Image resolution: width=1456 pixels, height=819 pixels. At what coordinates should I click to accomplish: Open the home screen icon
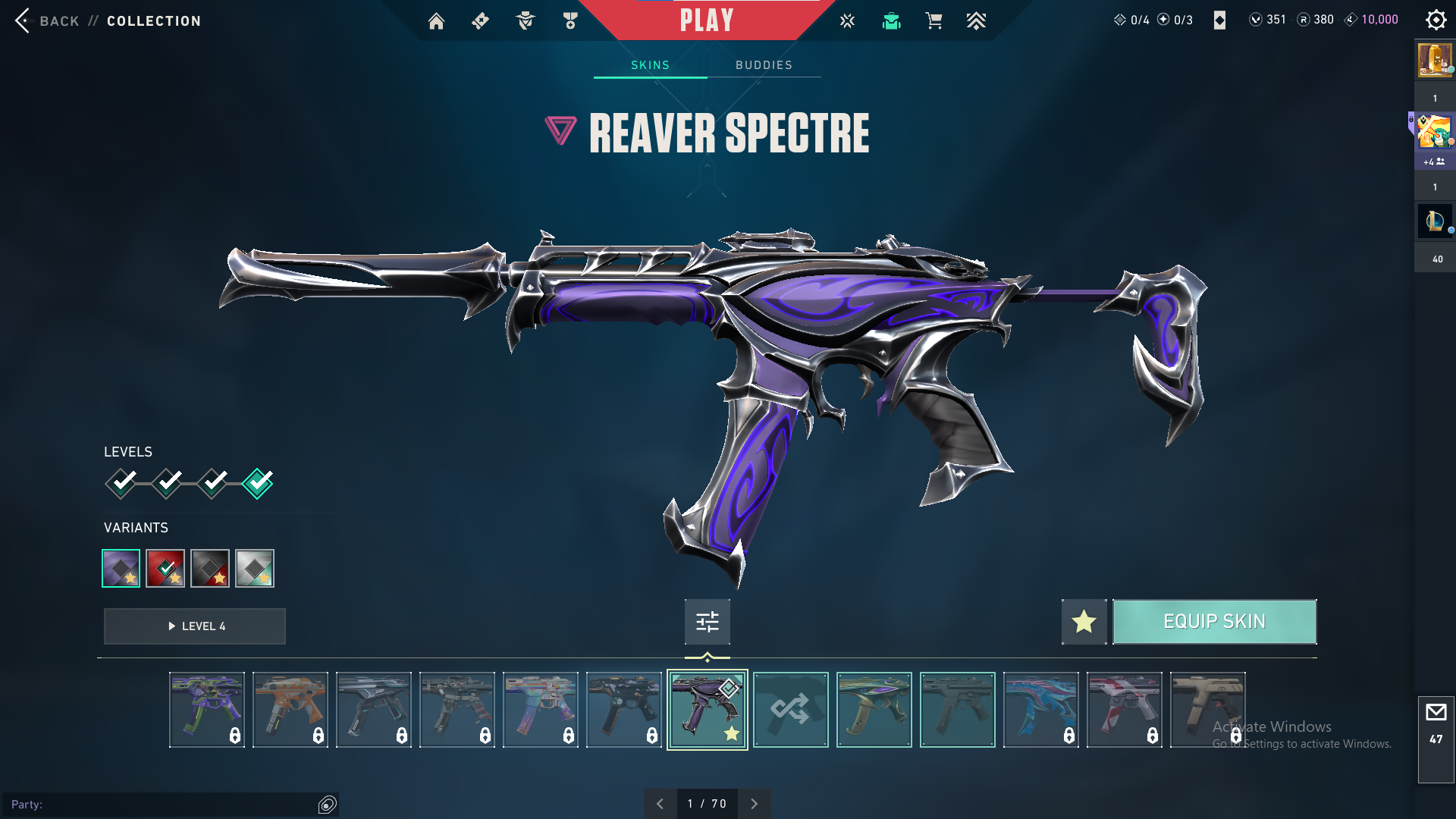[x=436, y=21]
